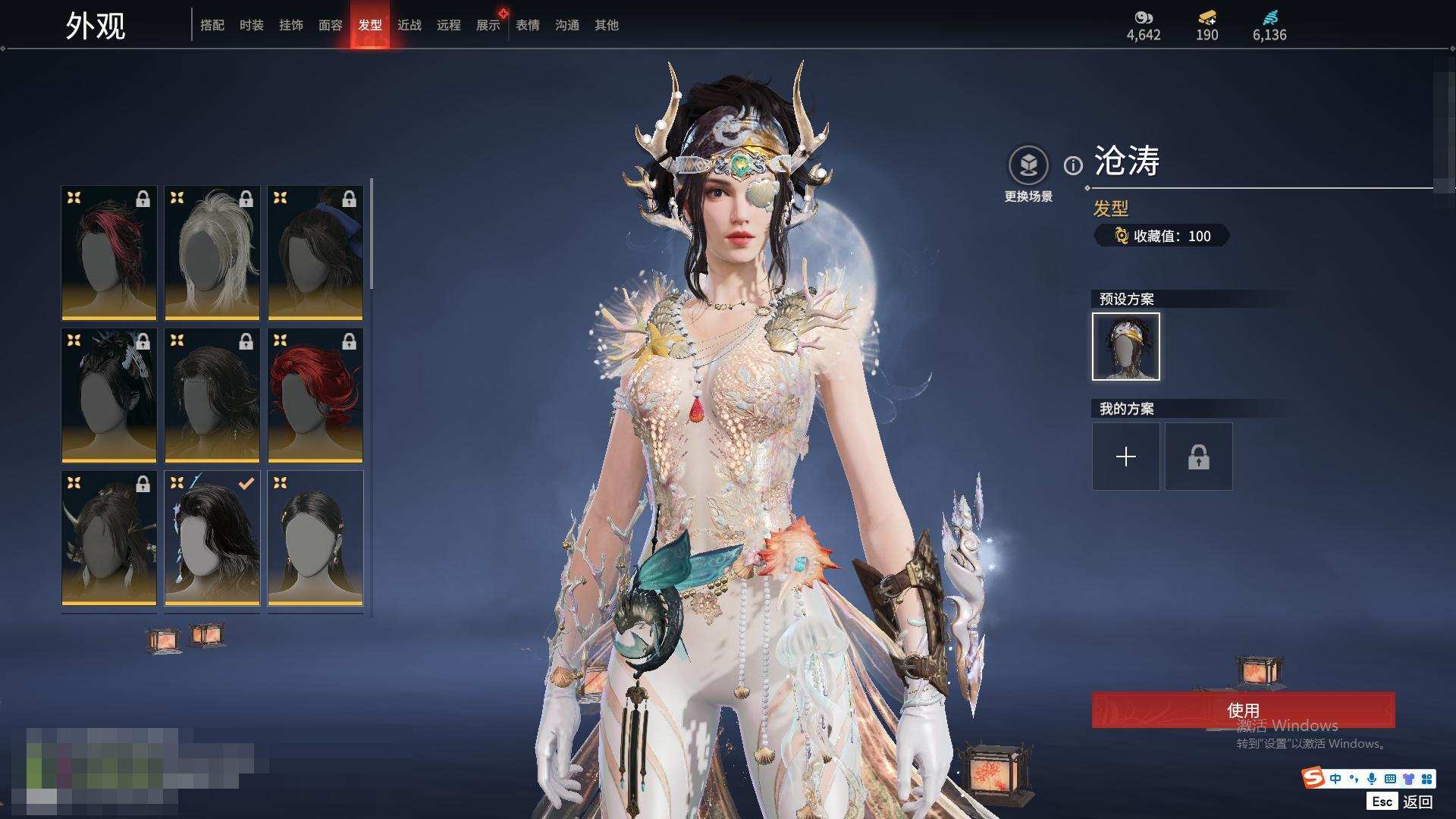The image size is (1456, 819).
Task: Open the 展示 tab
Action: [x=488, y=25]
